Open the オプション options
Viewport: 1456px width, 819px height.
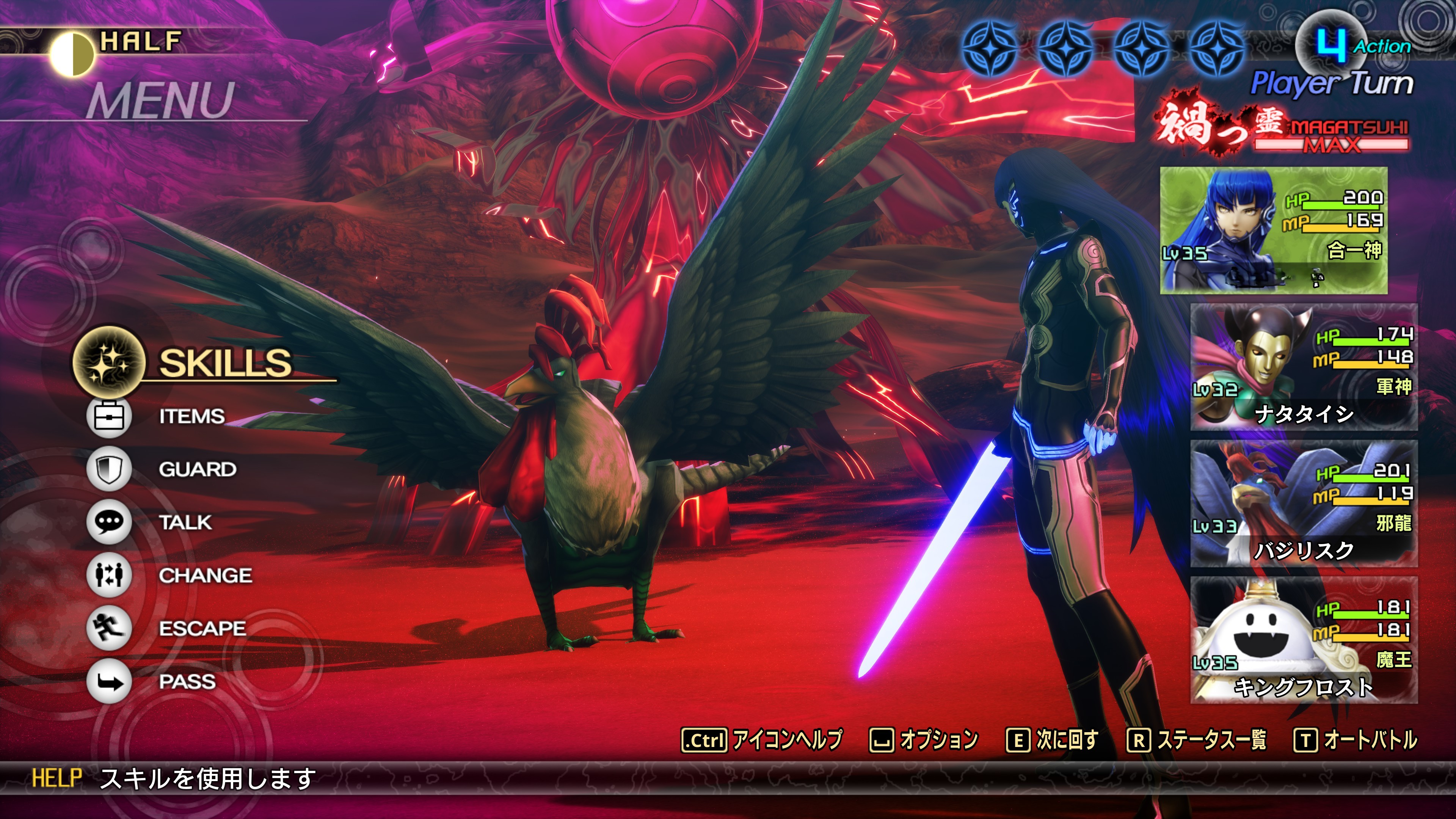click(x=924, y=739)
